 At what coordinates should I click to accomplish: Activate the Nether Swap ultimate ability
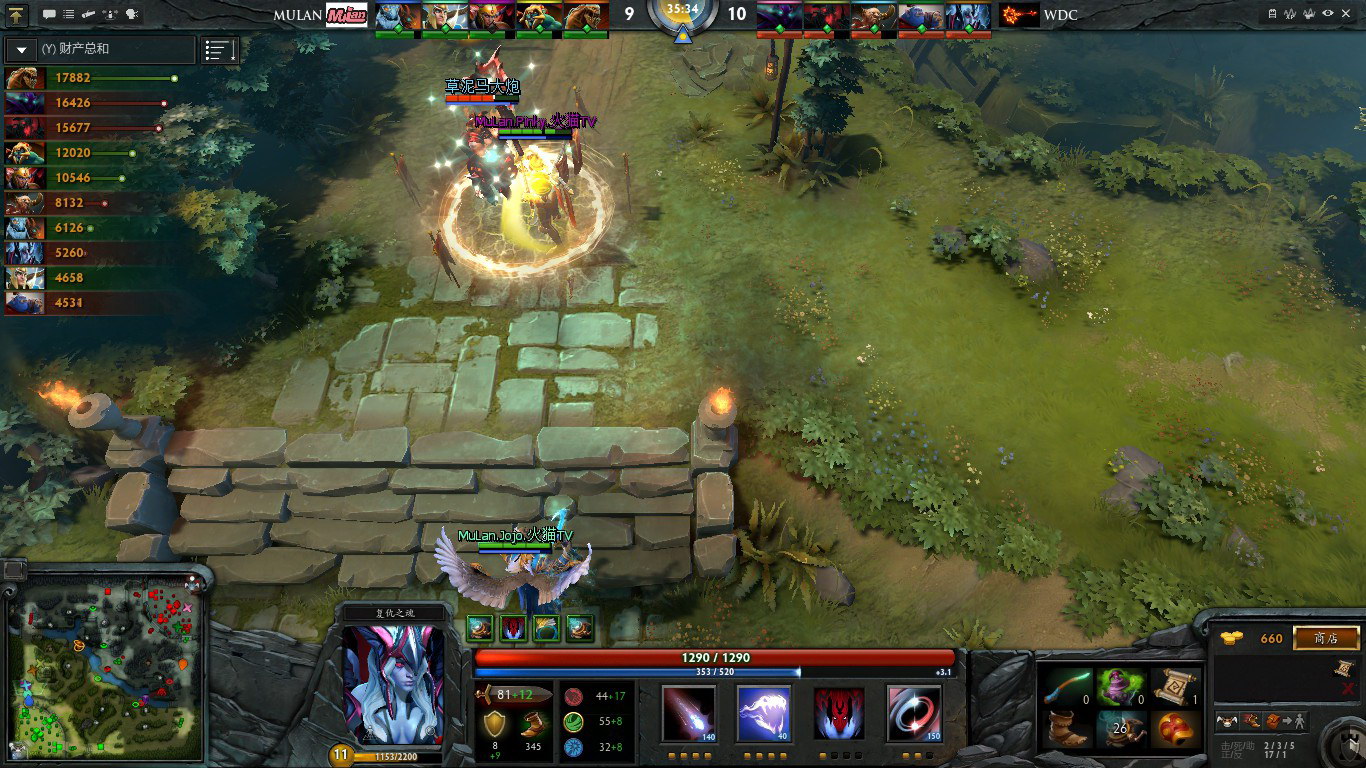914,713
